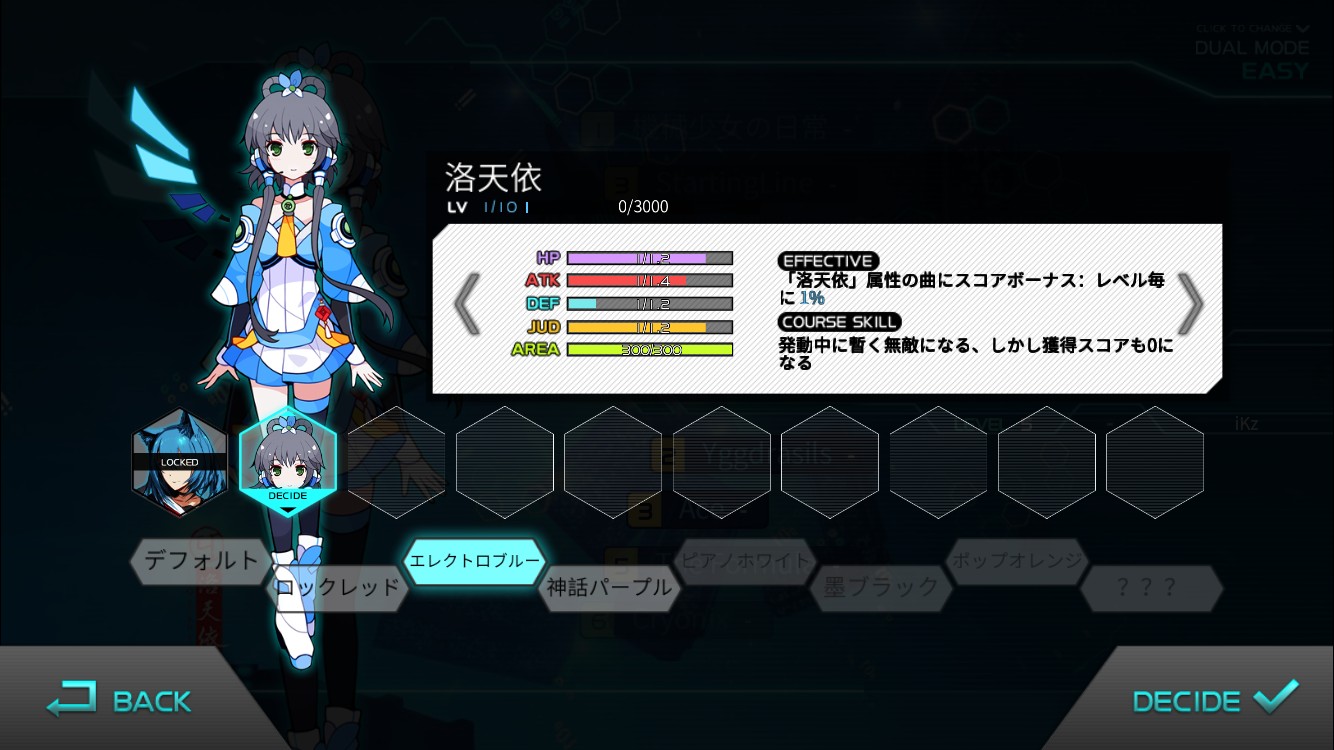Go to previous character using left chevron

coord(466,302)
